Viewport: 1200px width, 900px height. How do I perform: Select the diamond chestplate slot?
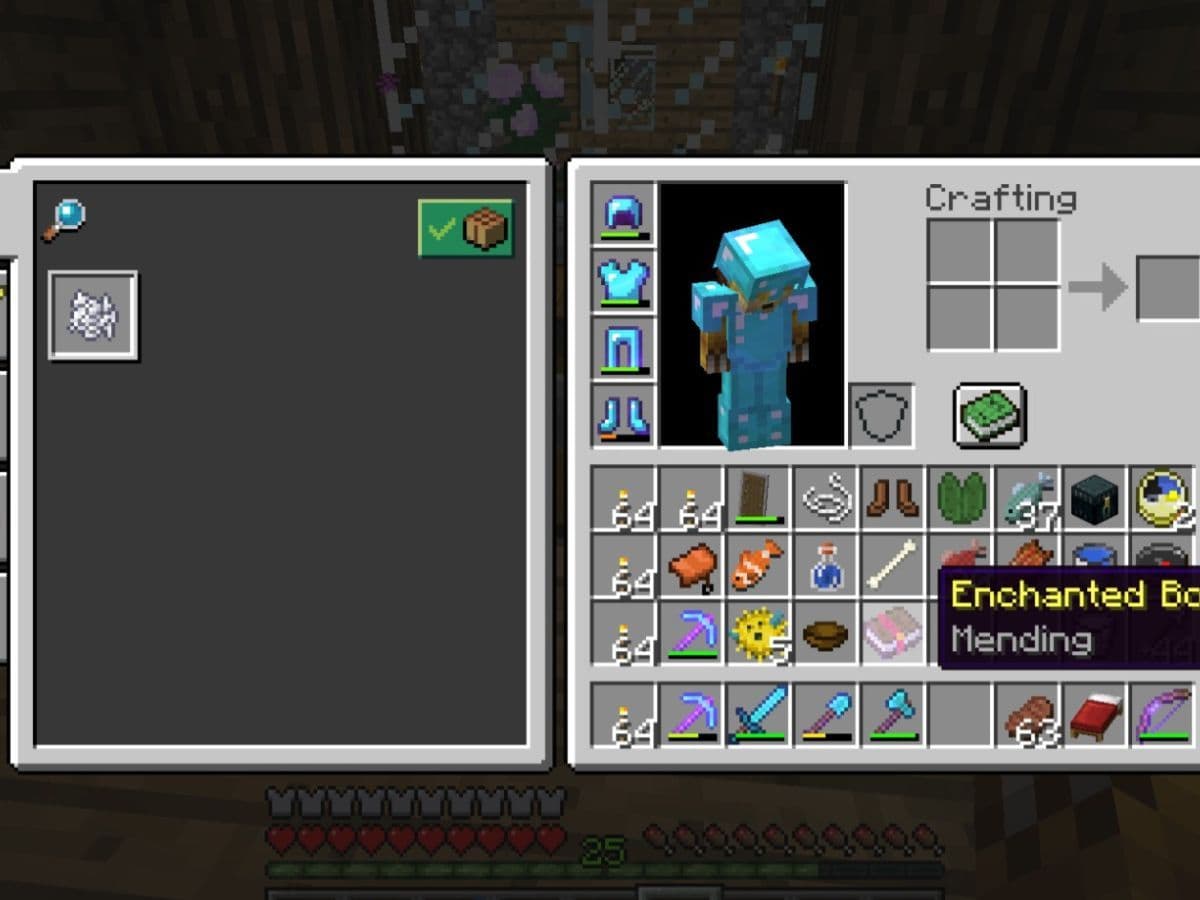coord(623,280)
